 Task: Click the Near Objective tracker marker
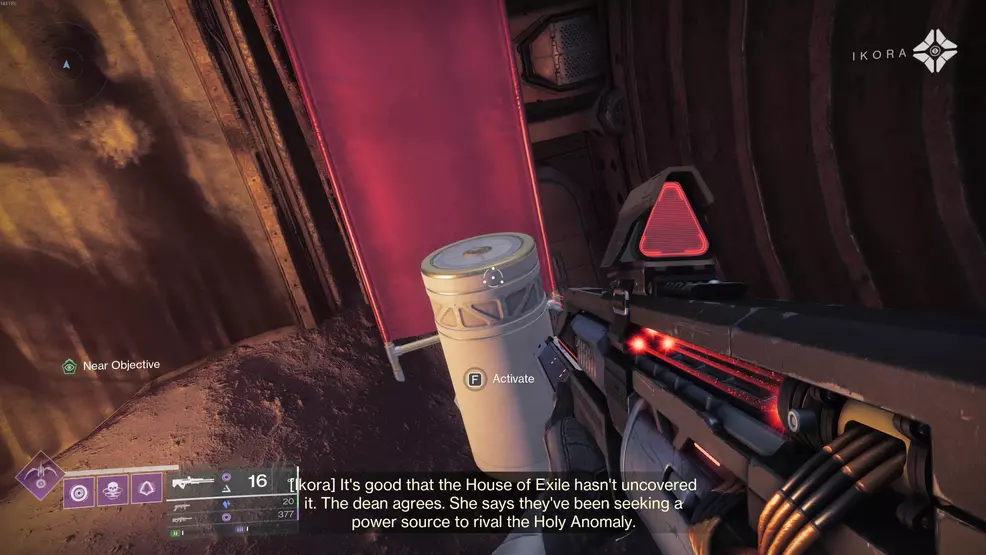click(70, 366)
